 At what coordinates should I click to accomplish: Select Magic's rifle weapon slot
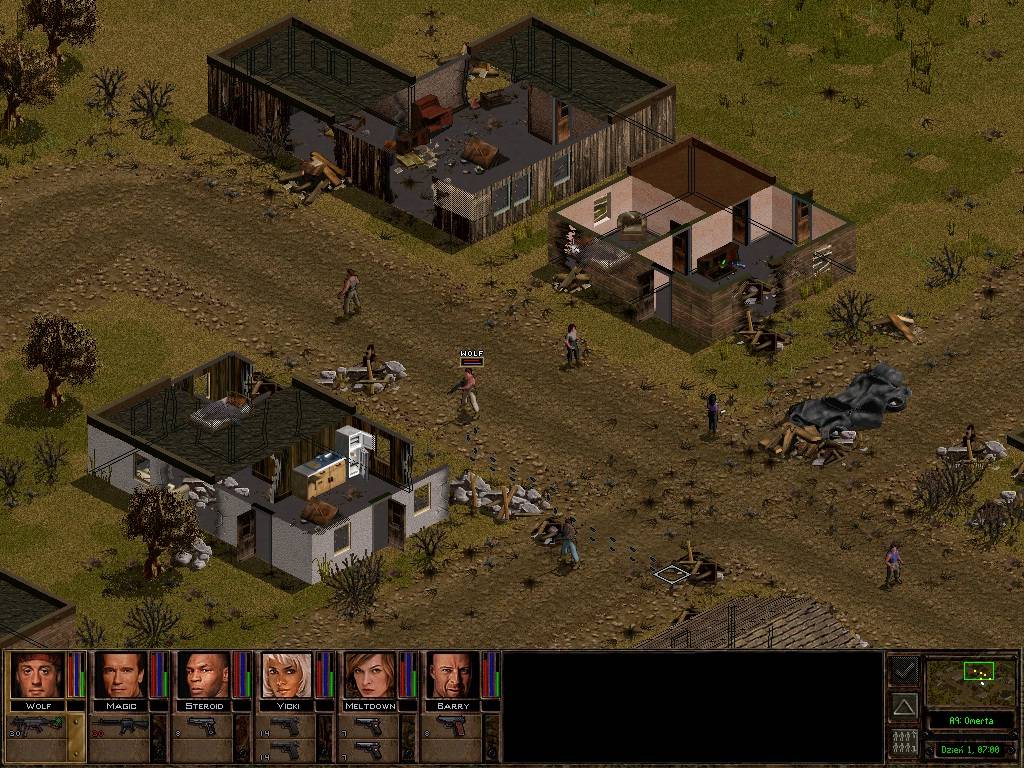click(119, 725)
